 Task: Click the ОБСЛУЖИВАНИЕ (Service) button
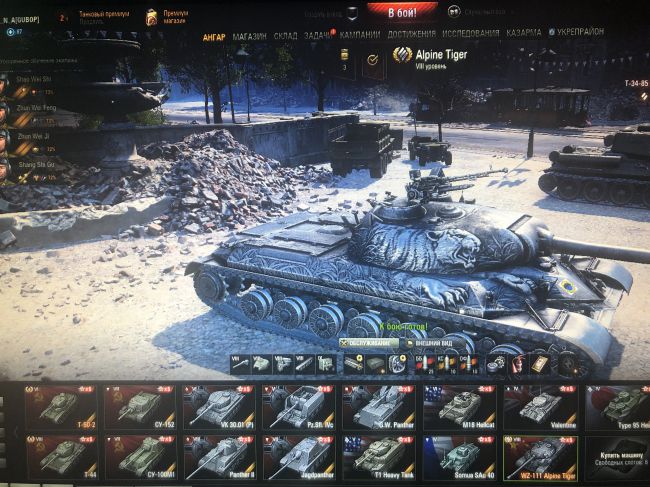tap(366, 343)
